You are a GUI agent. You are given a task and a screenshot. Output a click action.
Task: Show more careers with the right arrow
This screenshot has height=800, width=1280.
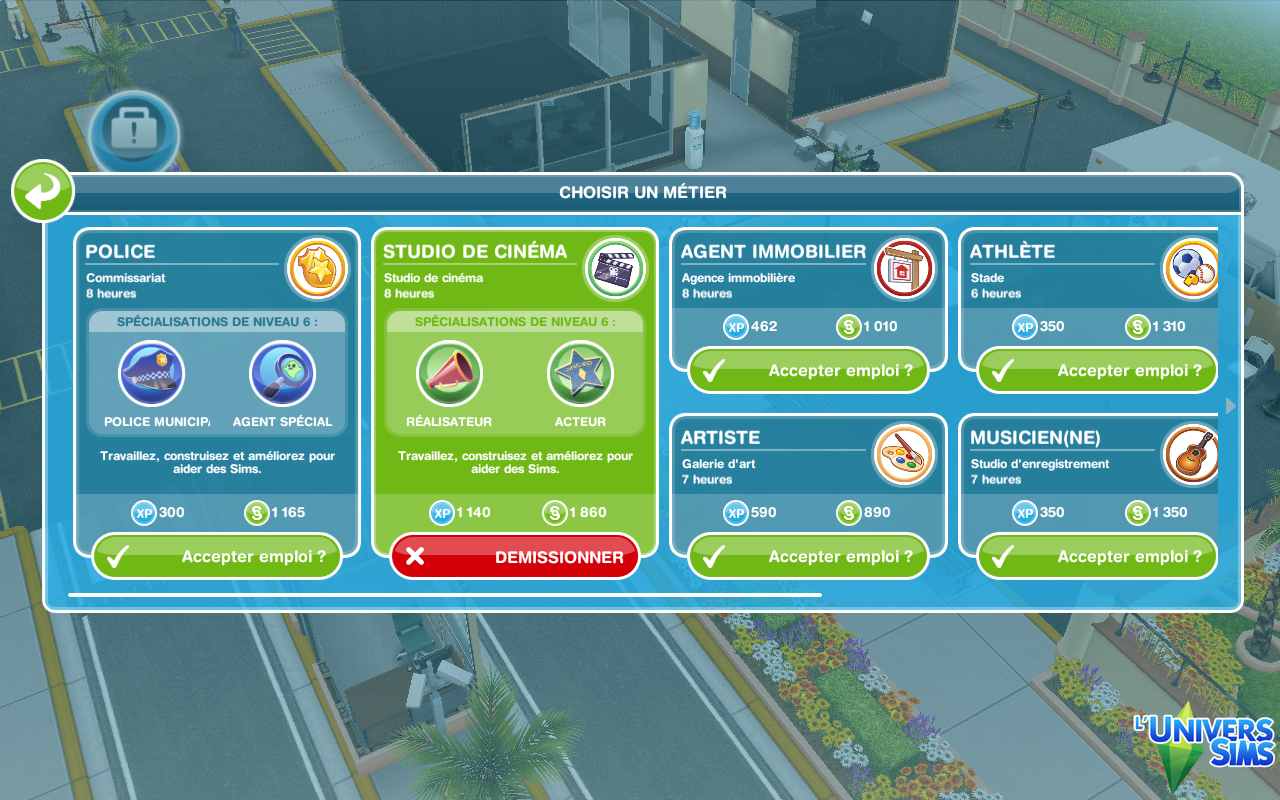(1231, 406)
